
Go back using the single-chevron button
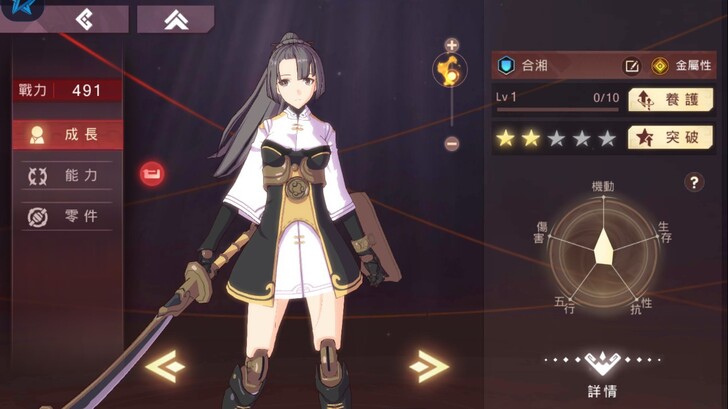[x=85, y=19]
